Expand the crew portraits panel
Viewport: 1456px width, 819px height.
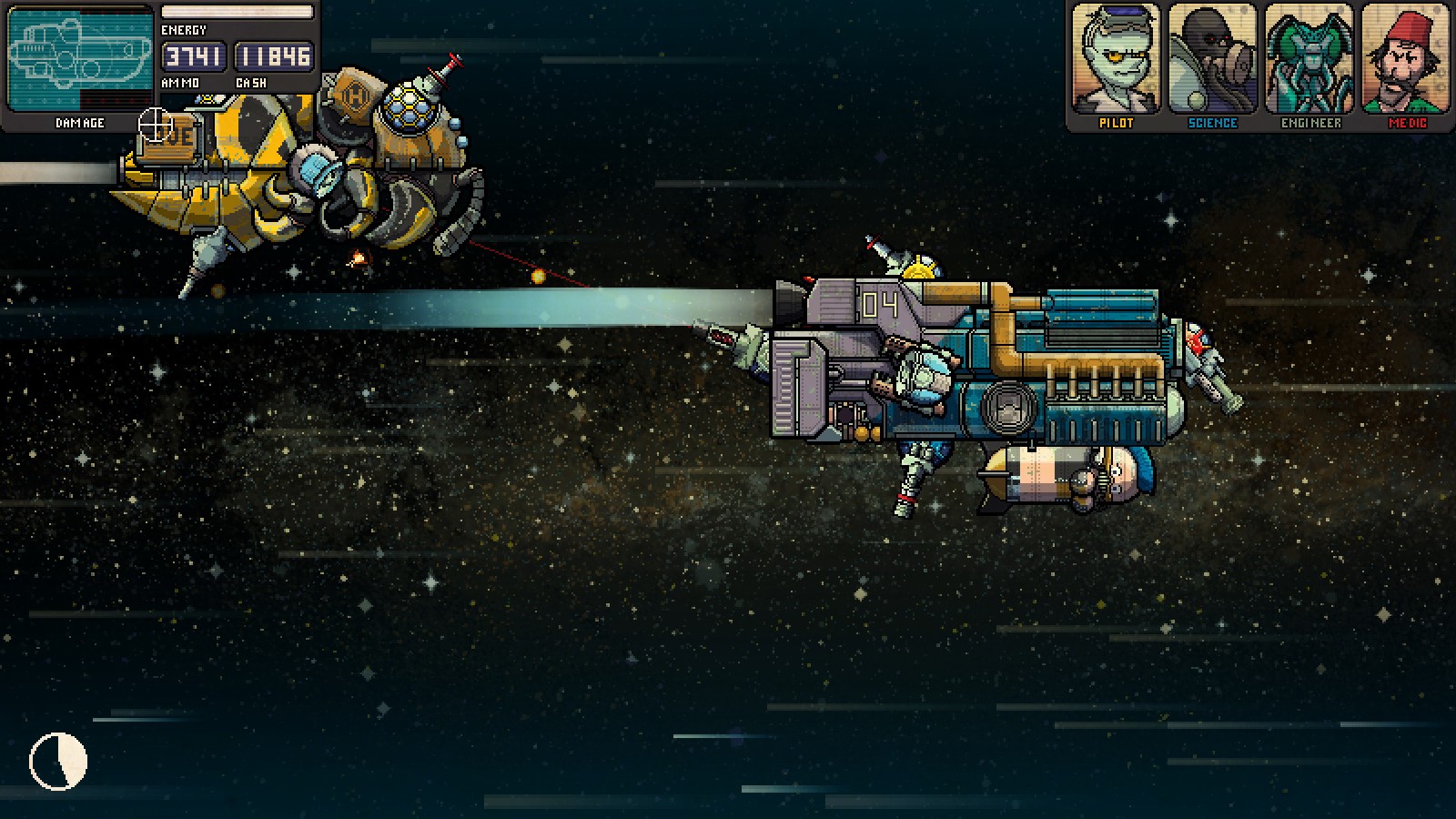click(1263, 64)
